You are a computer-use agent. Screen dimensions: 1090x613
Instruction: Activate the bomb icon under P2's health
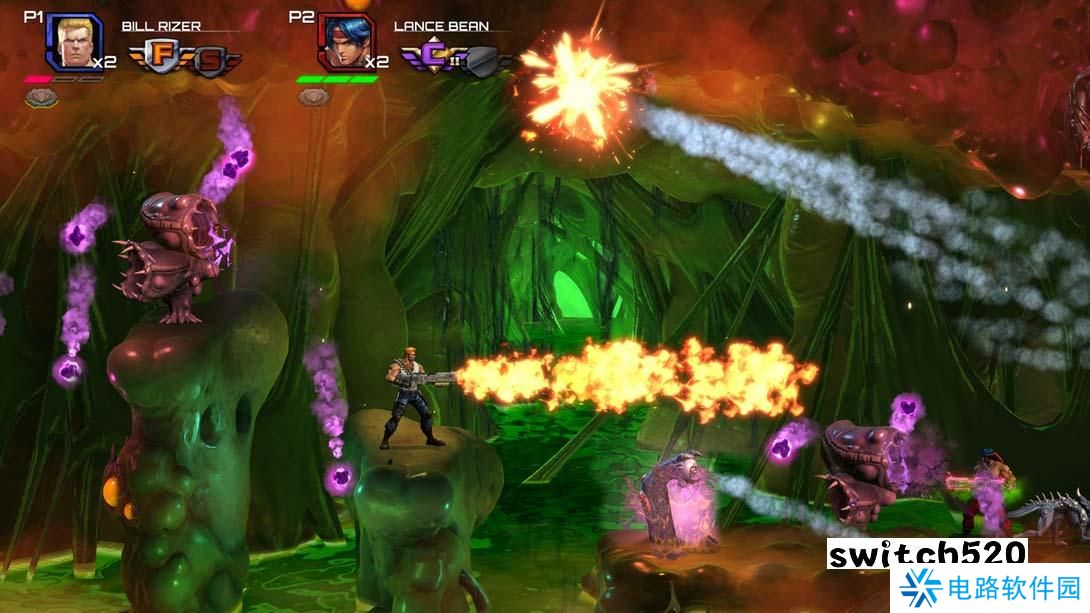(314, 97)
